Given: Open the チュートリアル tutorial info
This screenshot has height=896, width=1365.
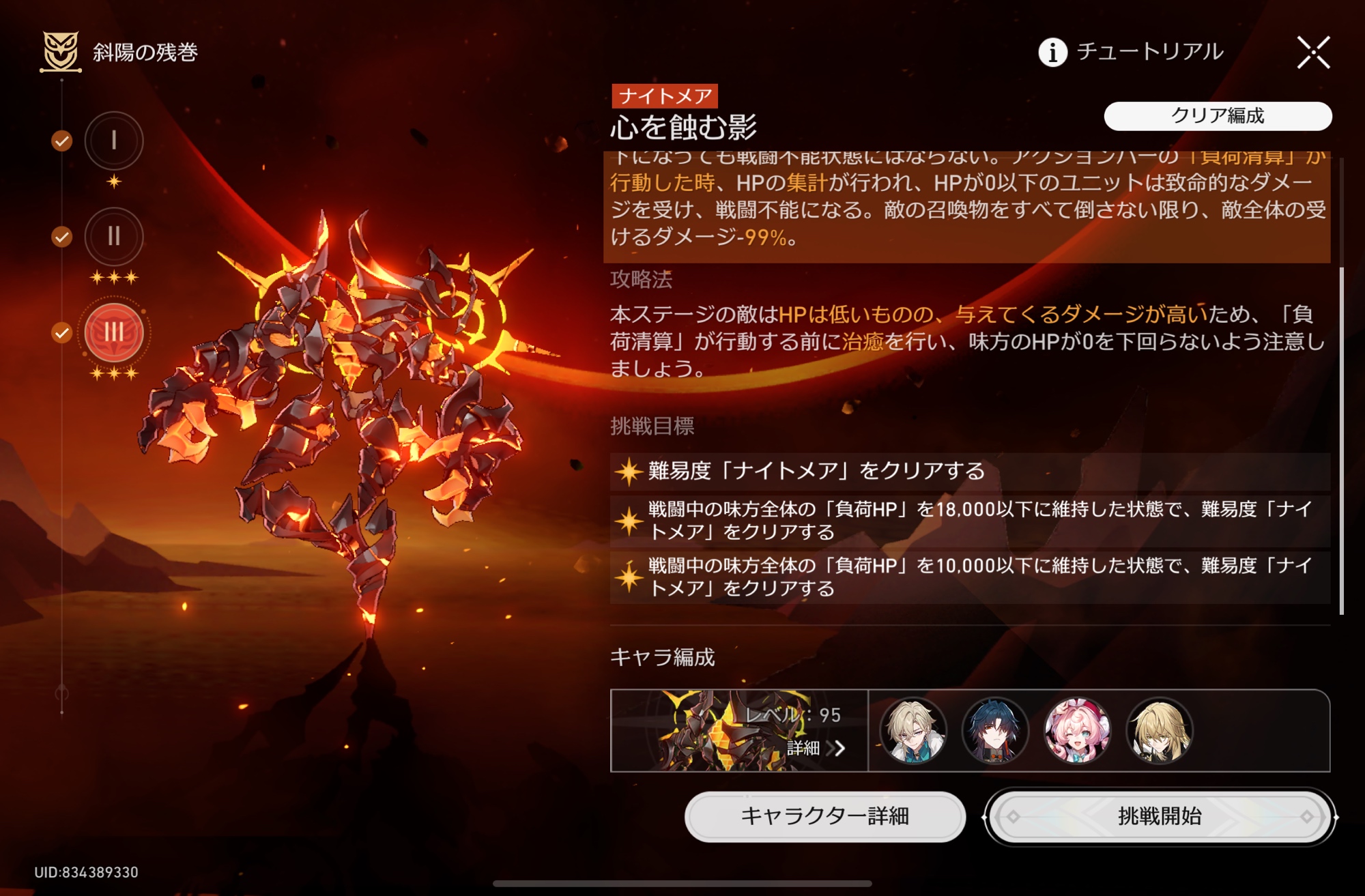Looking at the screenshot, I should tap(1132, 52).
